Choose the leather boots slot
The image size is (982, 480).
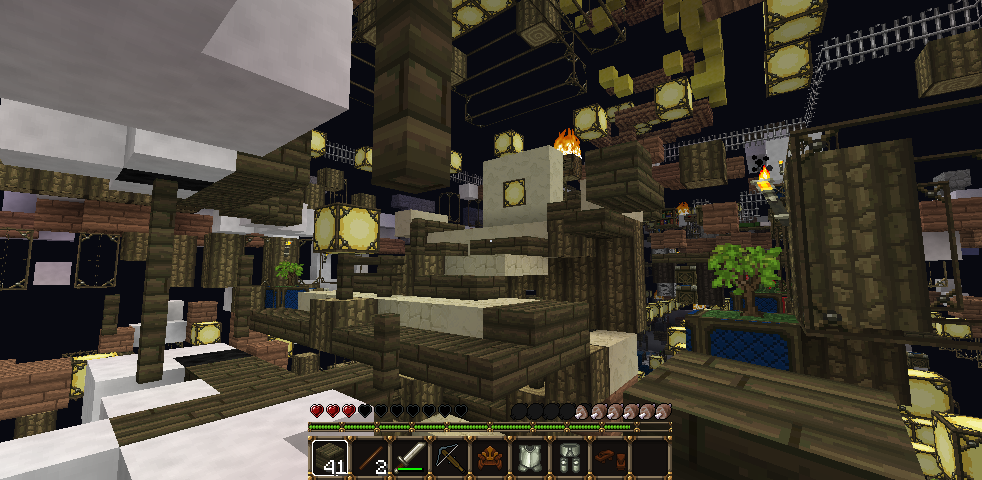[609, 459]
